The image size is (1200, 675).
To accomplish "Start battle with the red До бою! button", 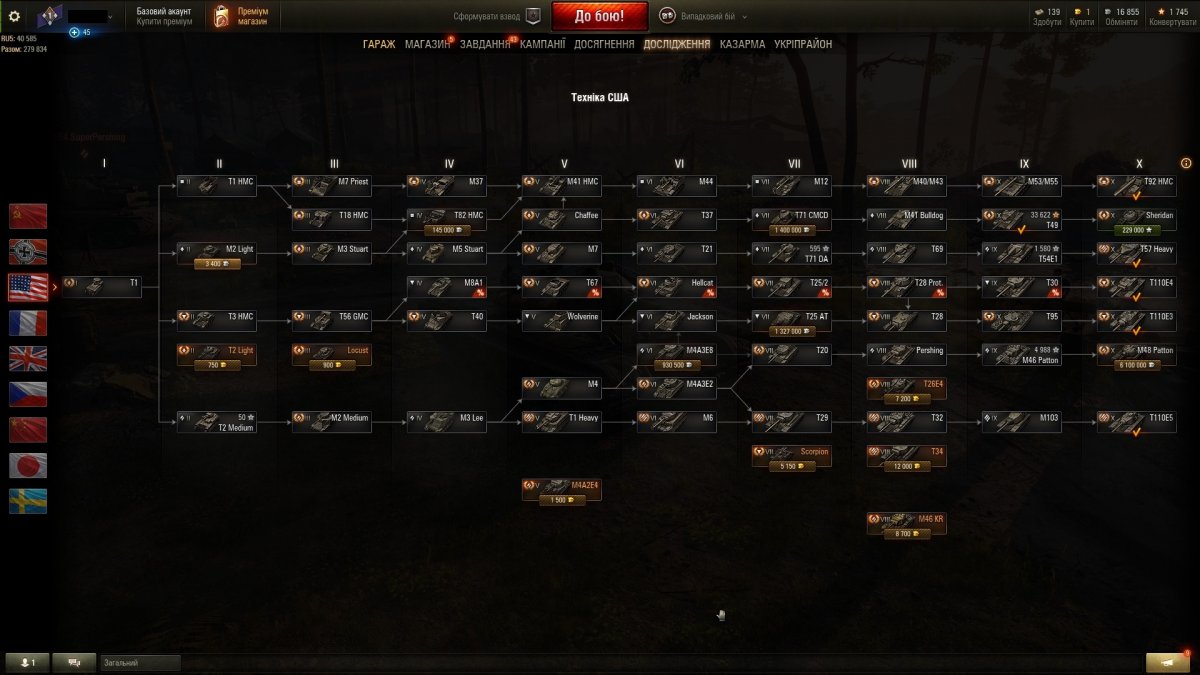I will coord(599,16).
